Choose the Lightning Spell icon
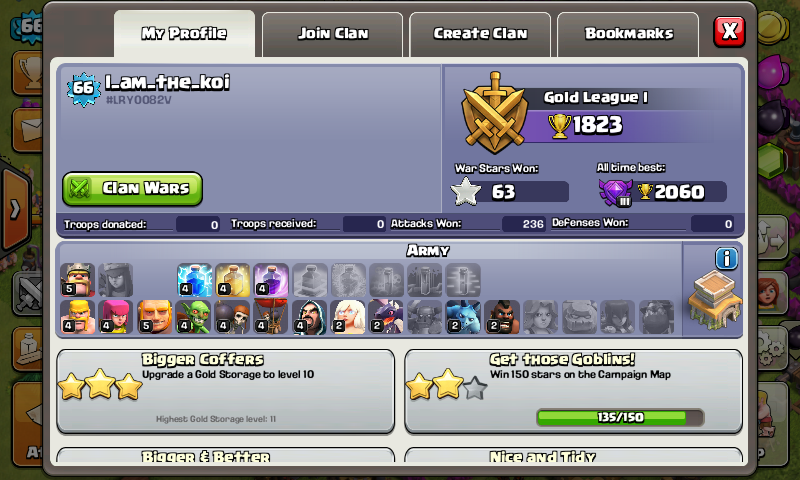This screenshot has height=480, width=800. pyautogui.click(x=194, y=280)
